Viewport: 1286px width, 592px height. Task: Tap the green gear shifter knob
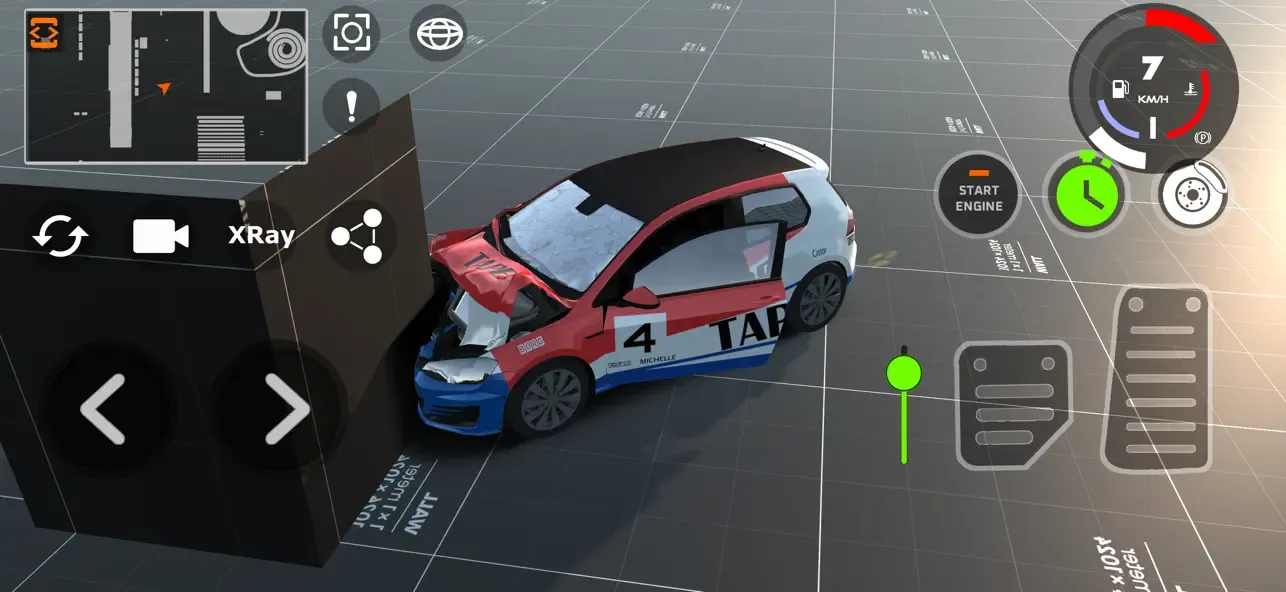coord(904,374)
